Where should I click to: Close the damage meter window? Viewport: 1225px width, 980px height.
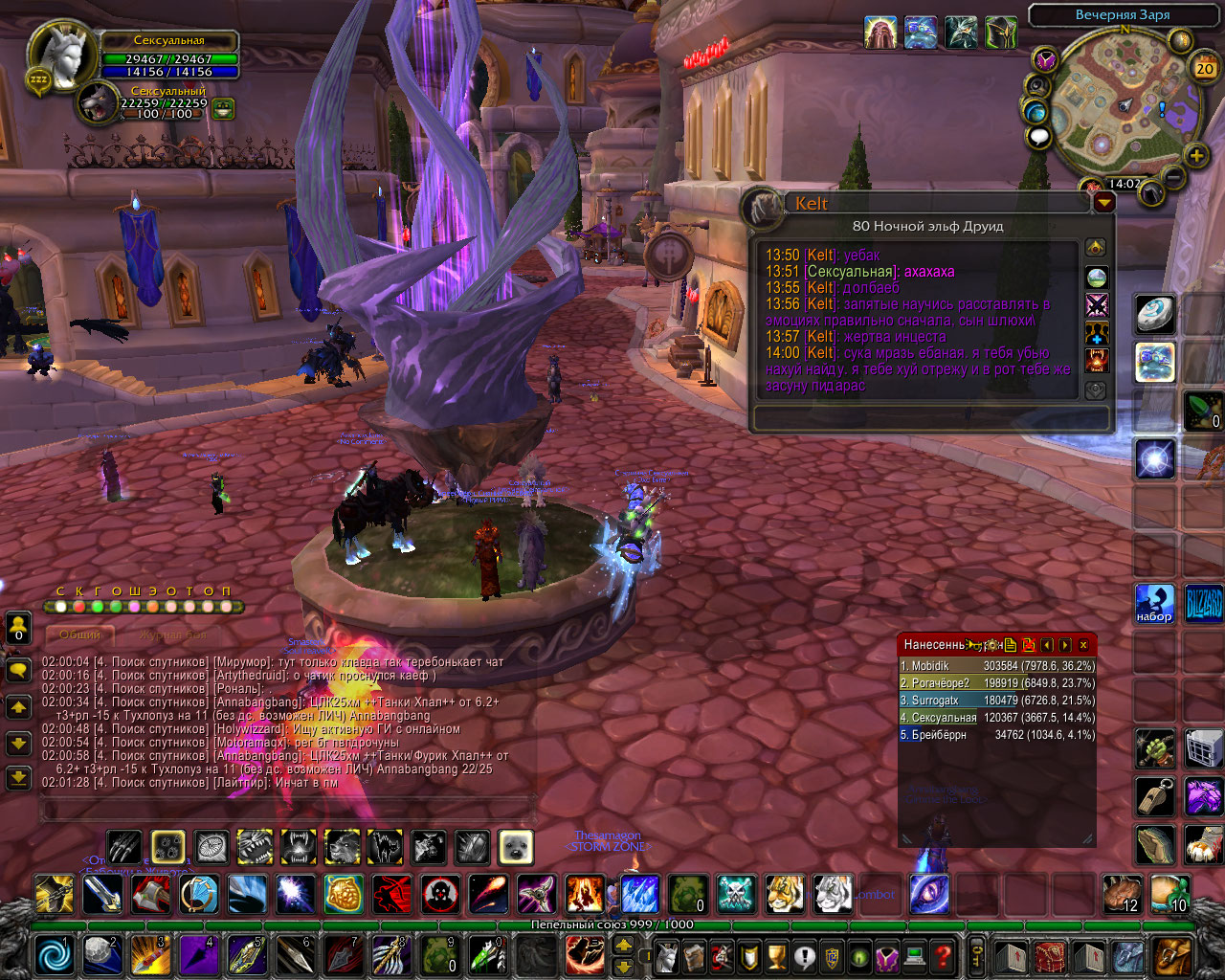1083,645
